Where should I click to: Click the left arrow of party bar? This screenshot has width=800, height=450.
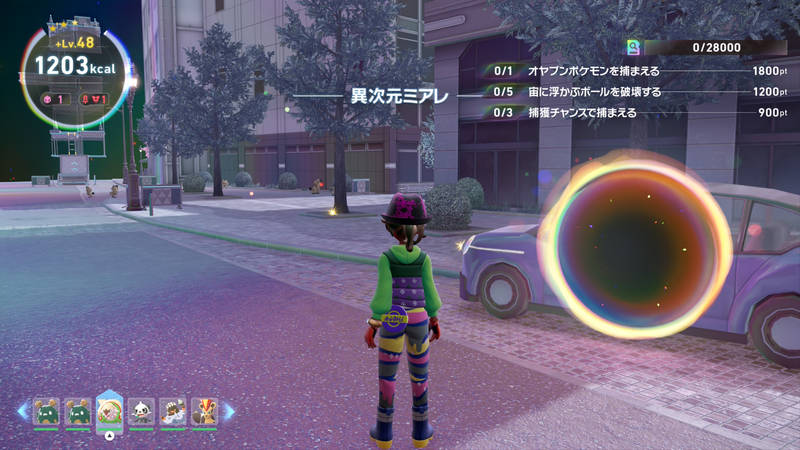22,411
